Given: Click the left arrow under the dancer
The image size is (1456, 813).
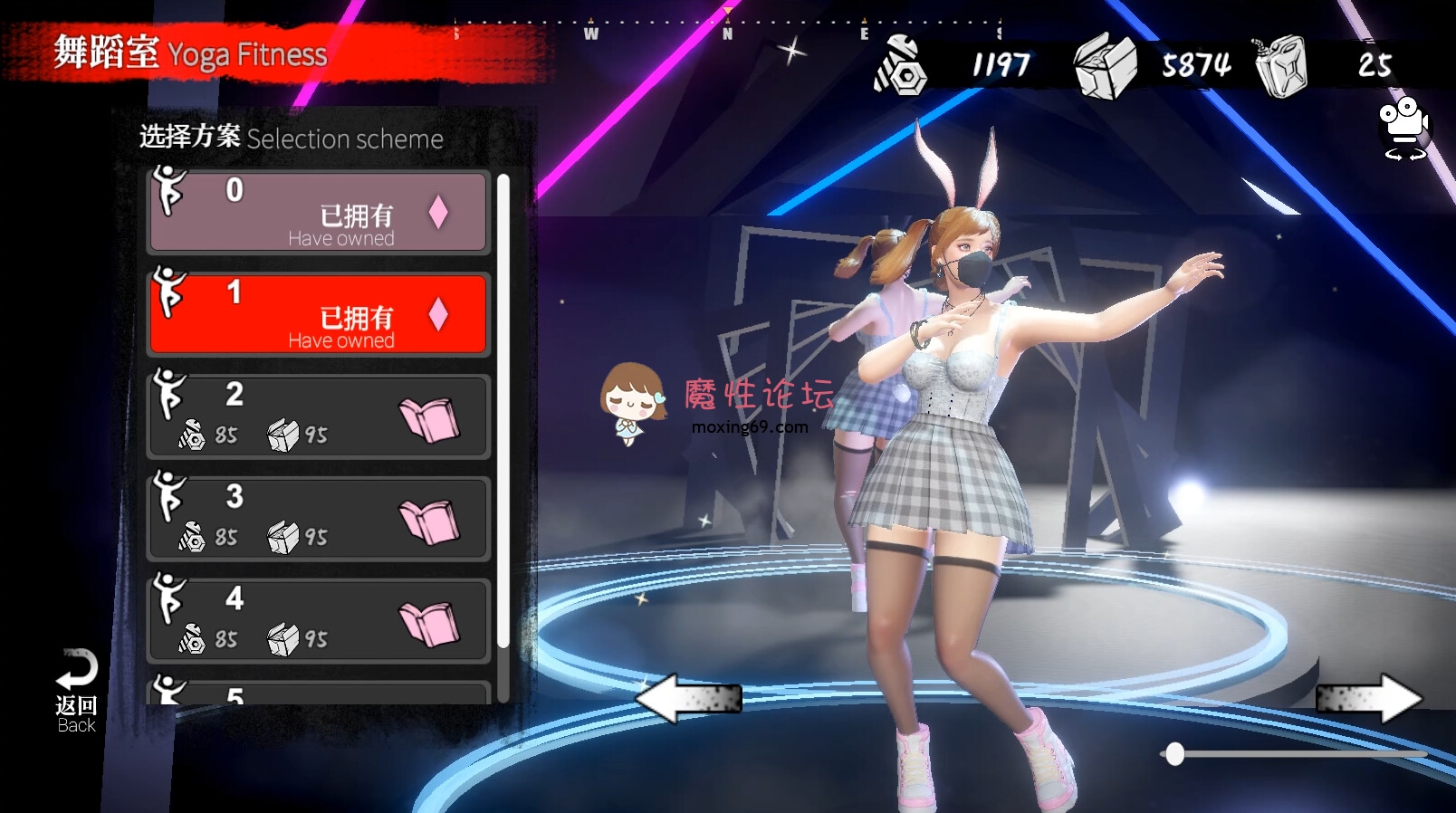Looking at the screenshot, I should coord(688,698).
